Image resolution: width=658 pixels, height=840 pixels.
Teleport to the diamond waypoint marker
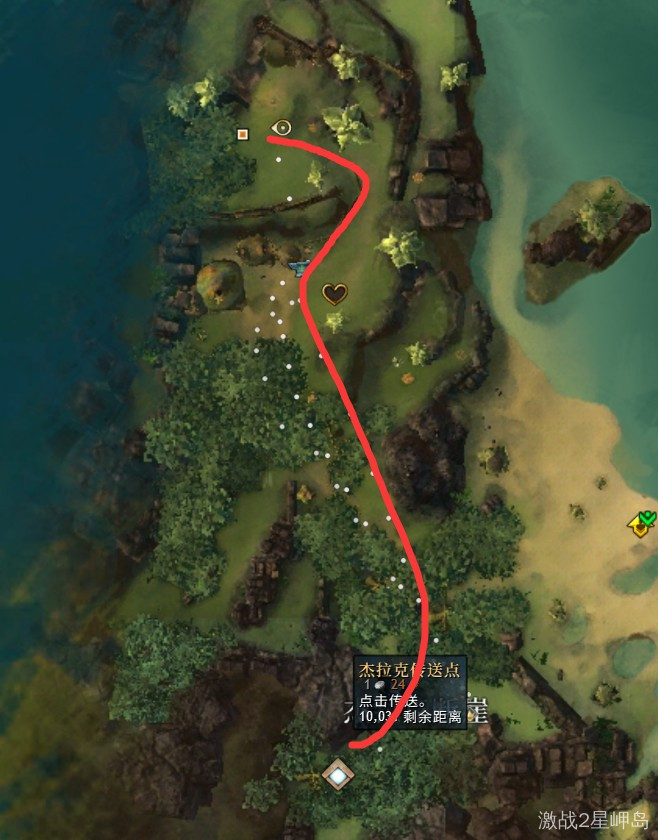(x=338, y=773)
